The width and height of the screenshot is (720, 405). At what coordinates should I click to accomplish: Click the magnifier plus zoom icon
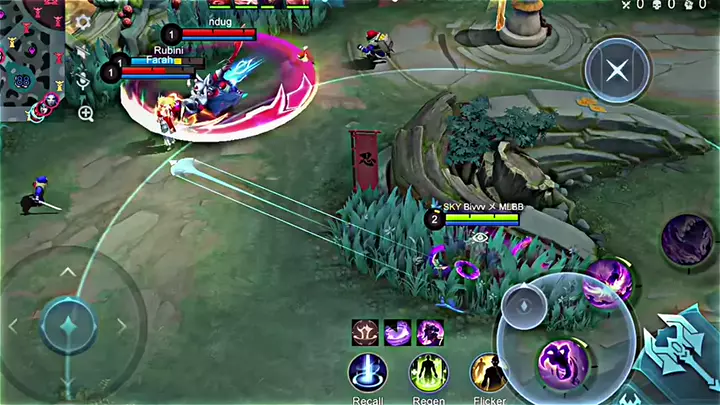coord(86,113)
